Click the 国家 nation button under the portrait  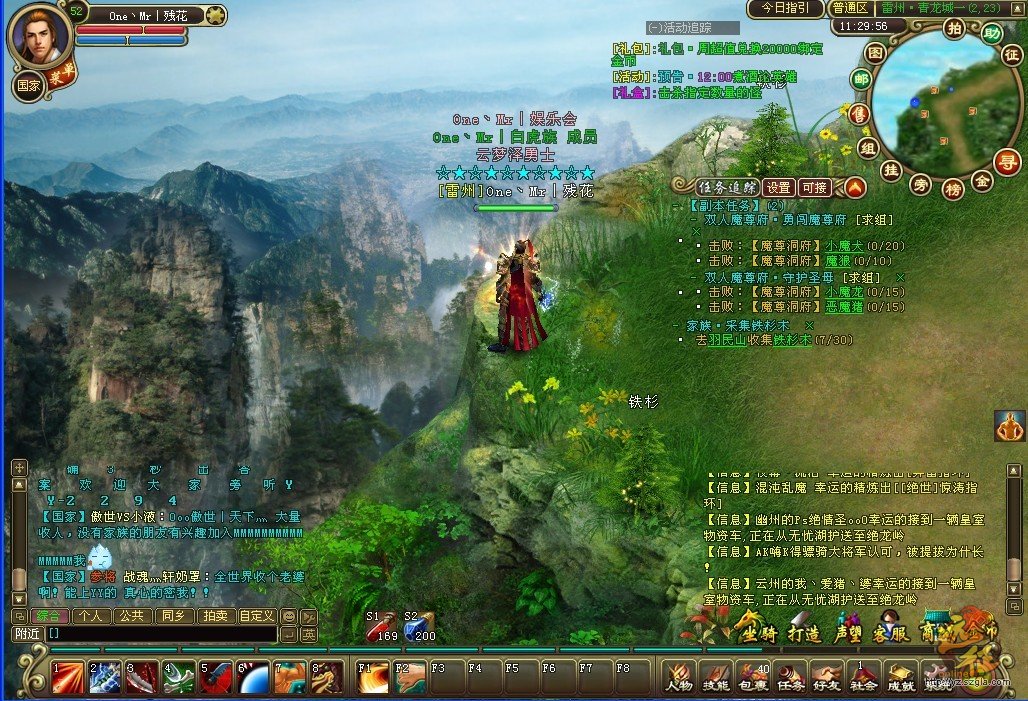[x=27, y=86]
